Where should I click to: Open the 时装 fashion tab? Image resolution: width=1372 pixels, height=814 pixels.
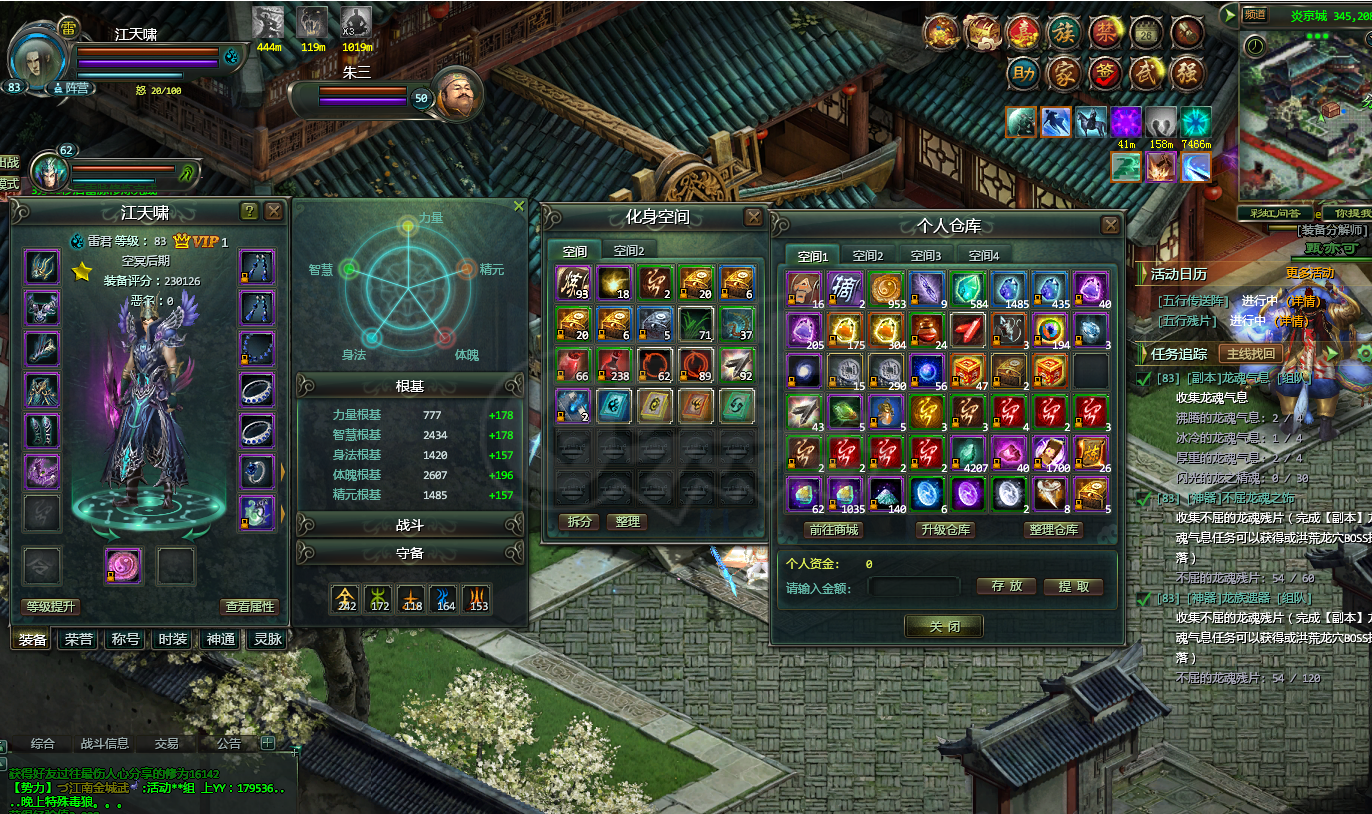click(x=172, y=640)
